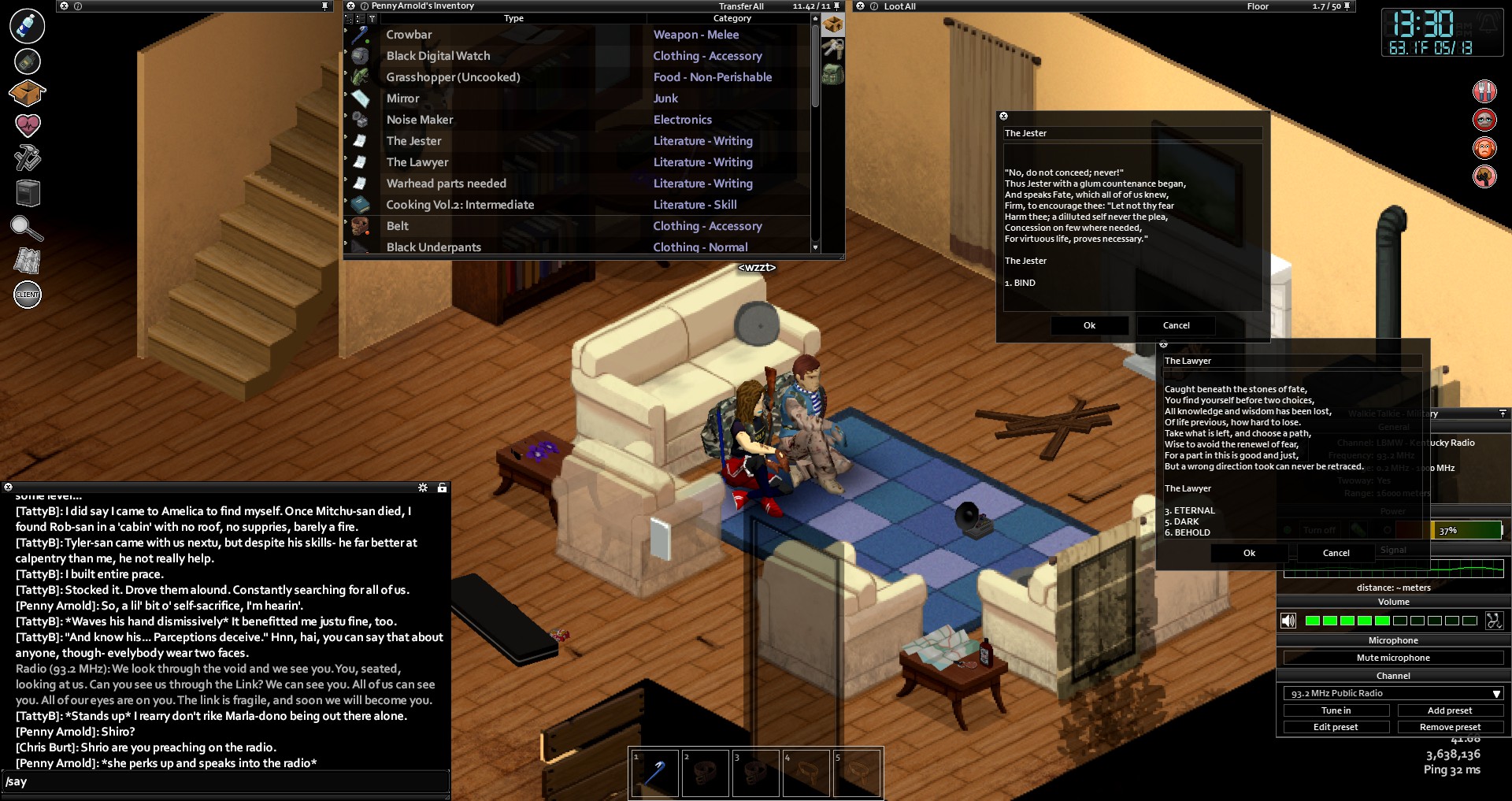Open the heart health panel icon
The image size is (1512, 801).
pyautogui.click(x=28, y=124)
